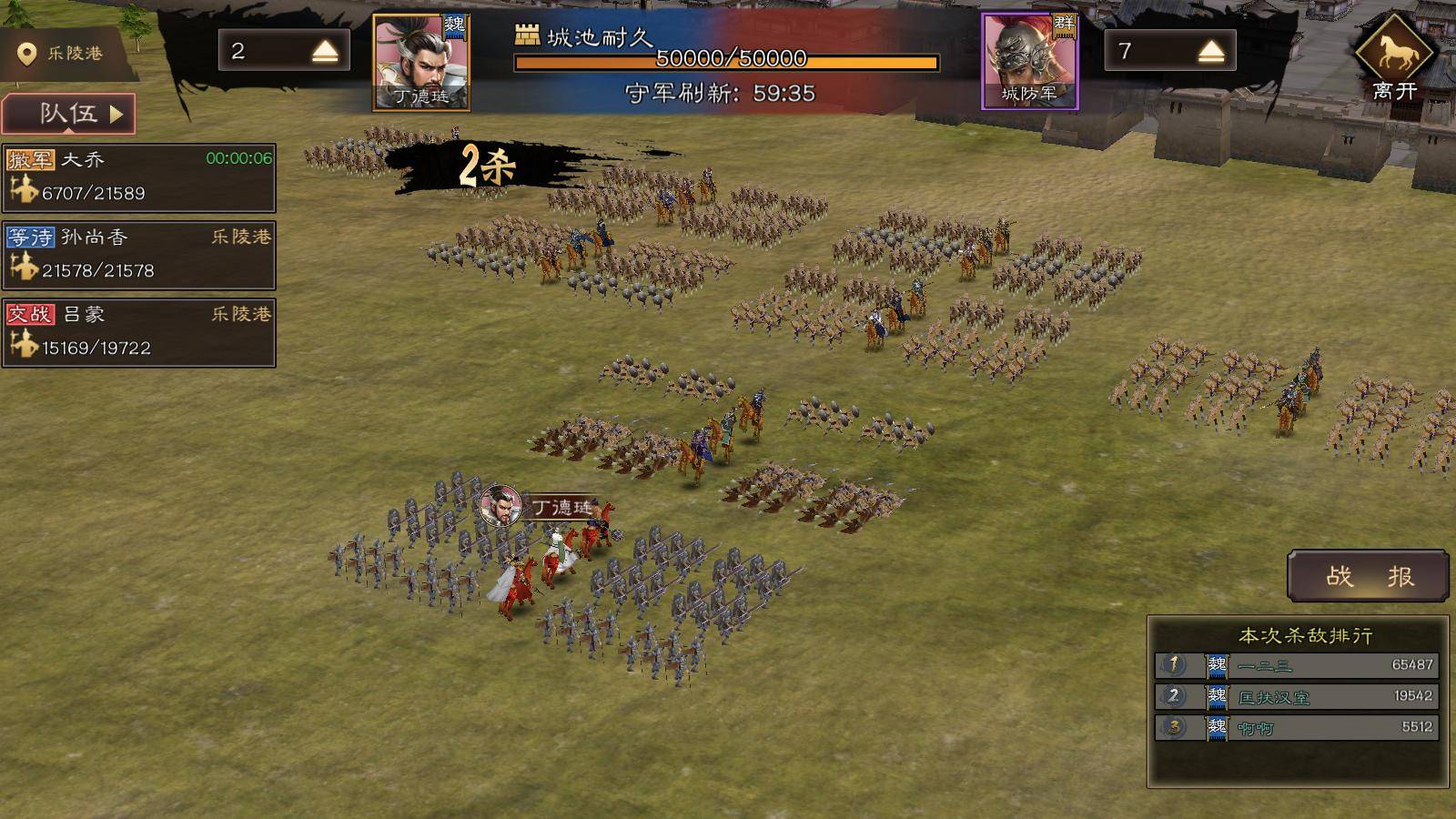The height and width of the screenshot is (819, 1456).
Task: Click the third-ranked kill ranking row
Action: [1297, 727]
